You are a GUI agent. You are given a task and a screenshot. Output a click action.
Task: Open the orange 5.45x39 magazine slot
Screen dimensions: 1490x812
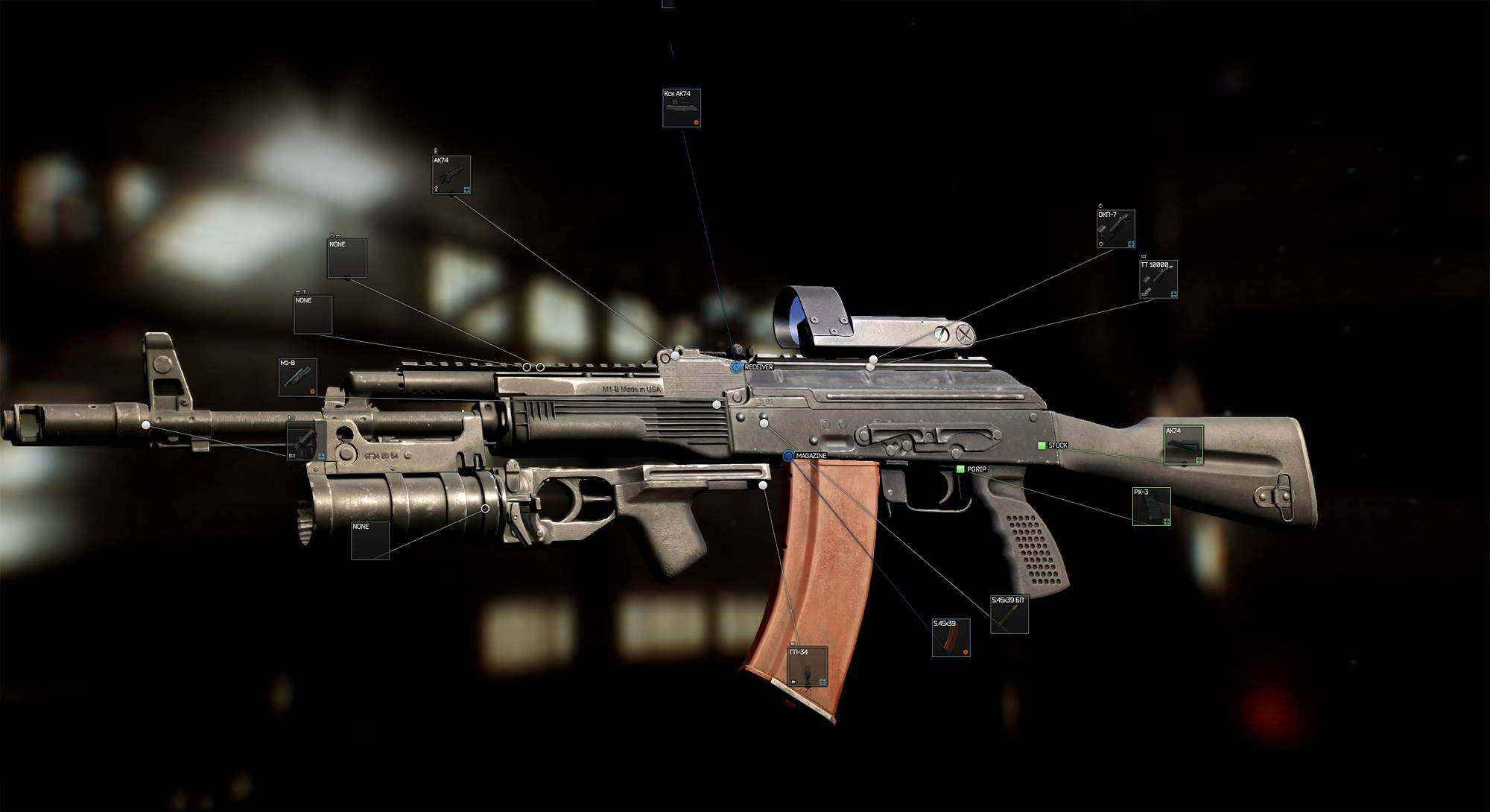[951, 638]
